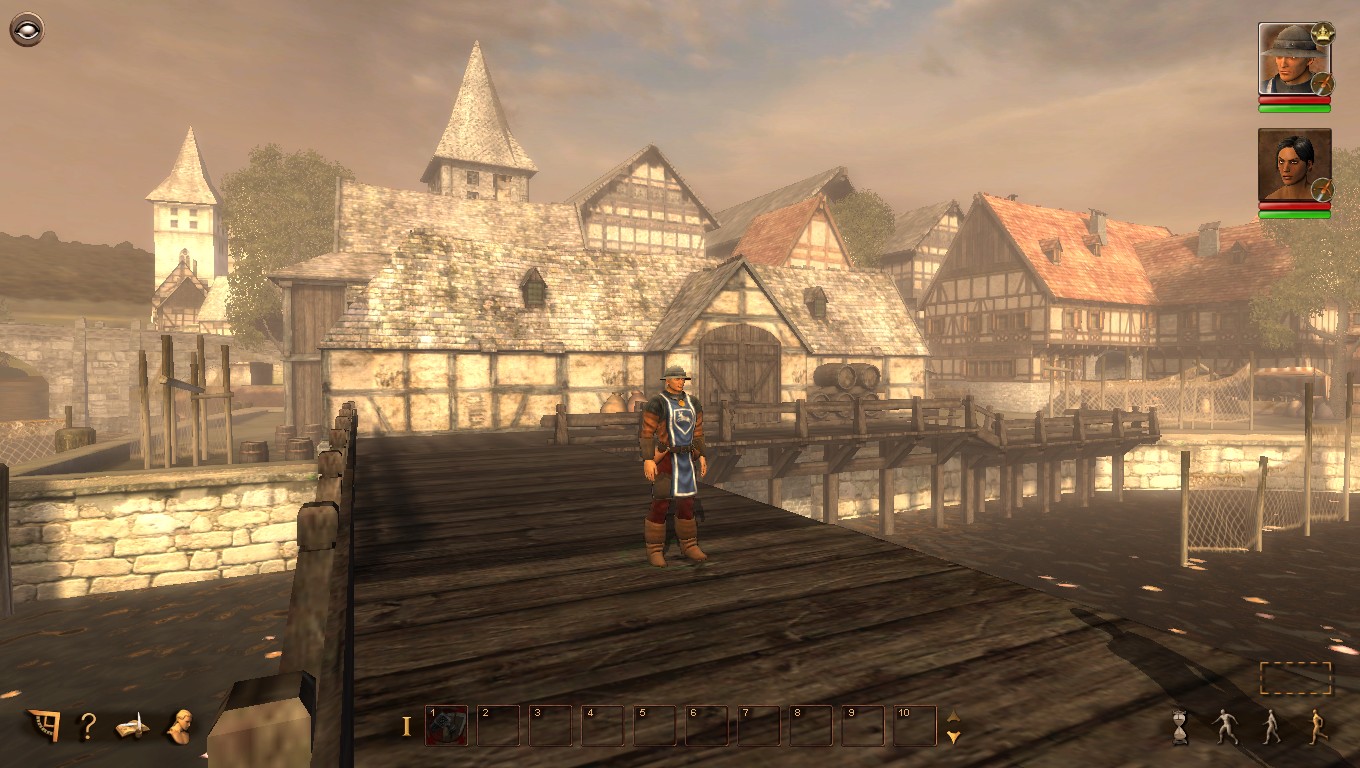1360x768 pixels.
Task: Click the hotbar page indicator 'I'
Action: 408,722
